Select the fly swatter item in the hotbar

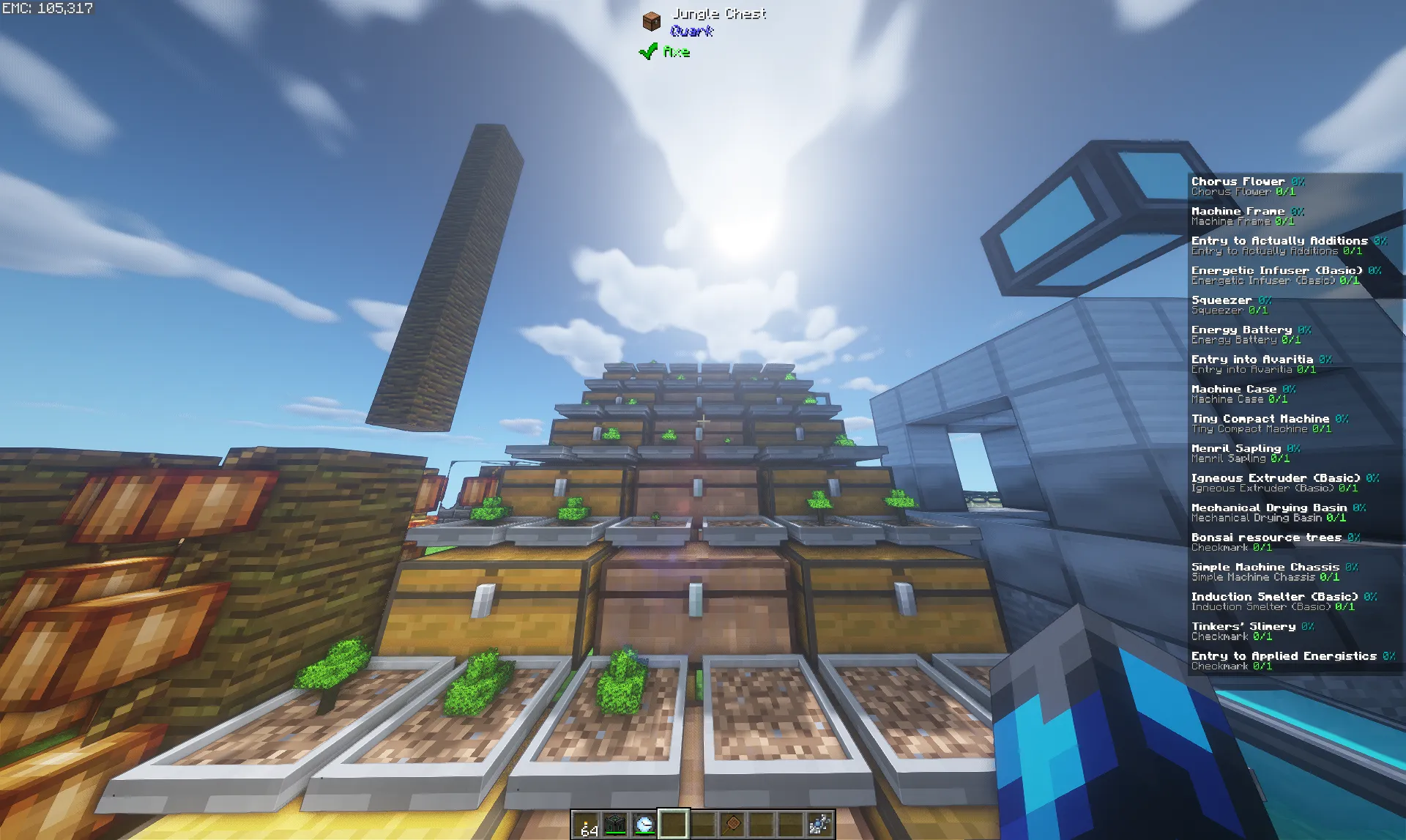pyautogui.click(x=733, y=825)
